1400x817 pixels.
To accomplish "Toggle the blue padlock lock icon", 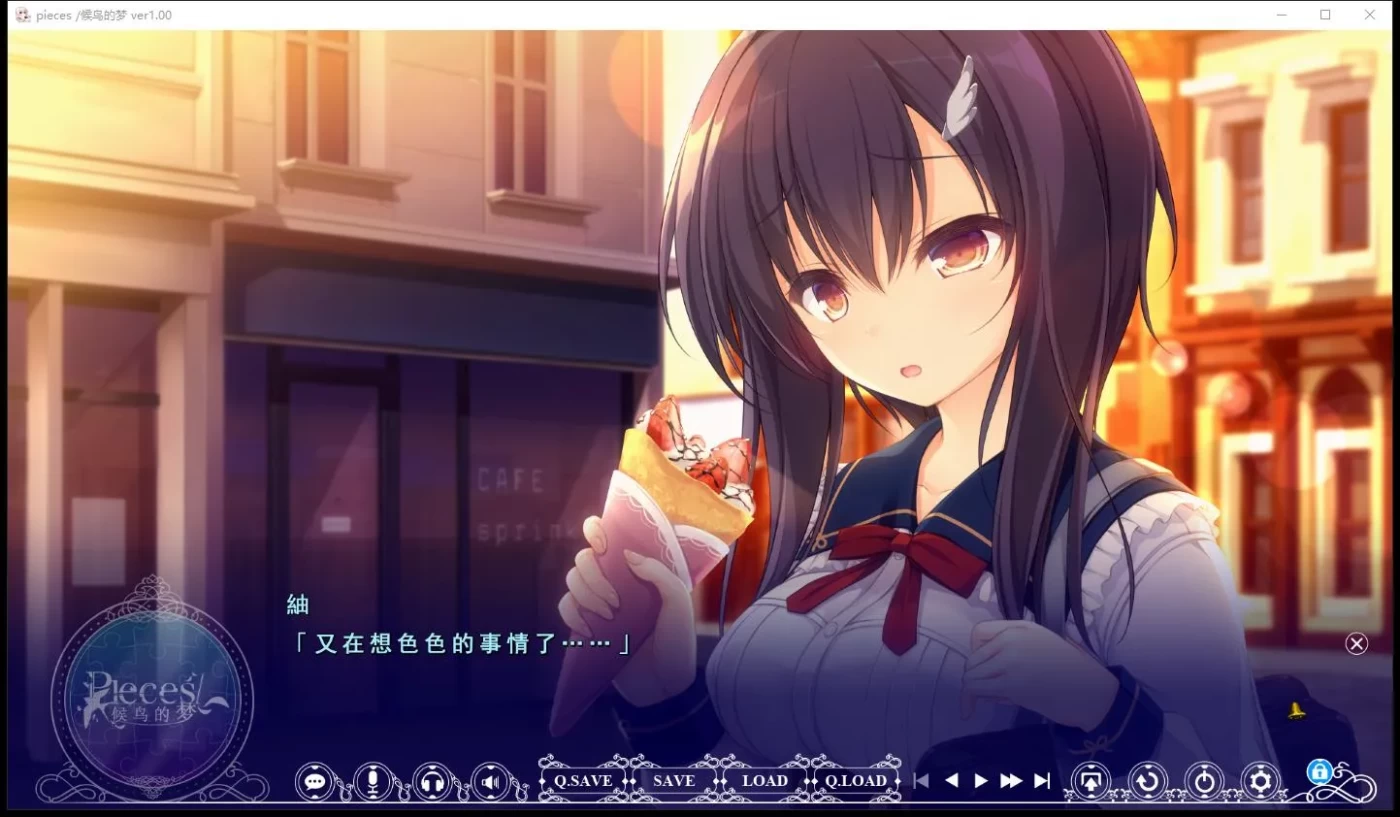I will pyautogui.click(x=1319, y=771).
